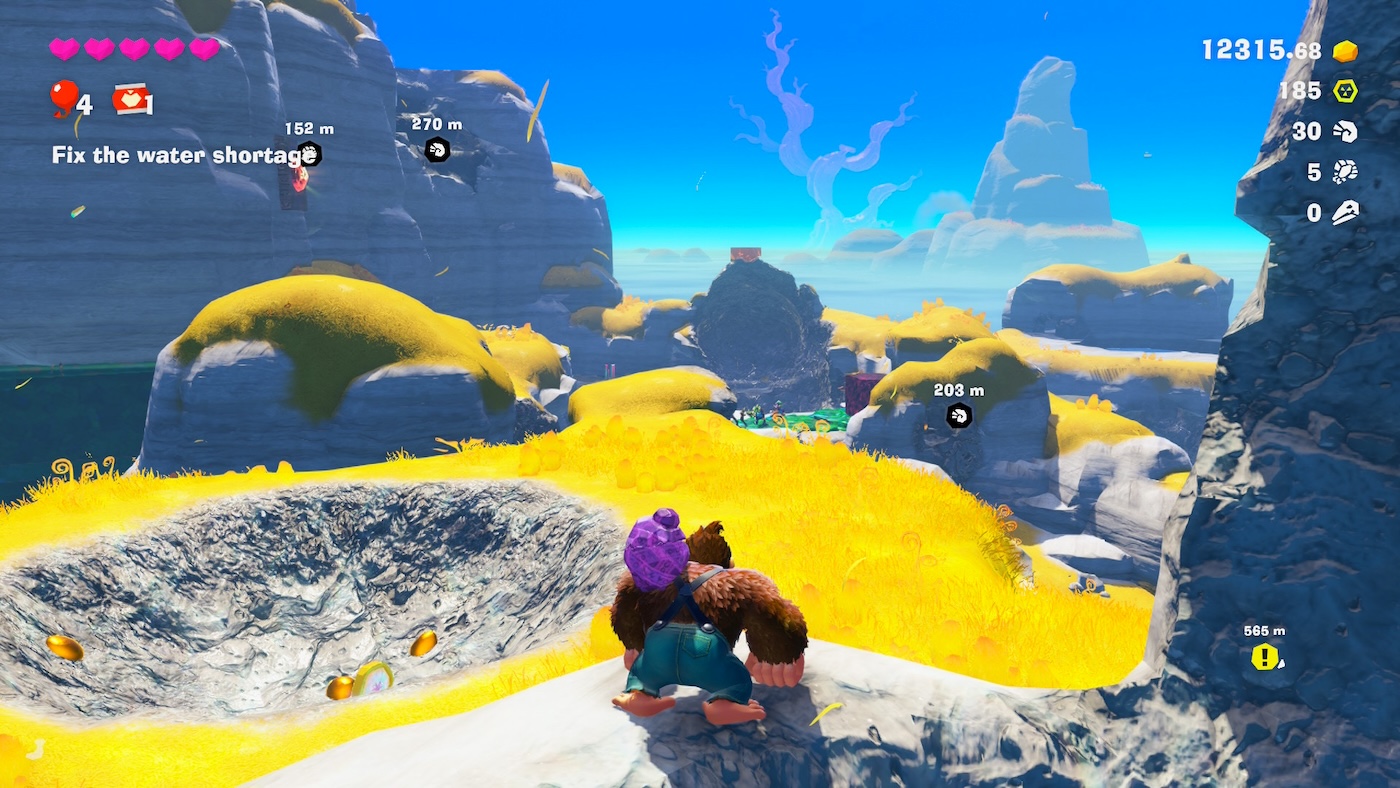The image size is (1400, 788).
Task: Click the fossil waypoint marked 203 m
Action: coord(959,415)
